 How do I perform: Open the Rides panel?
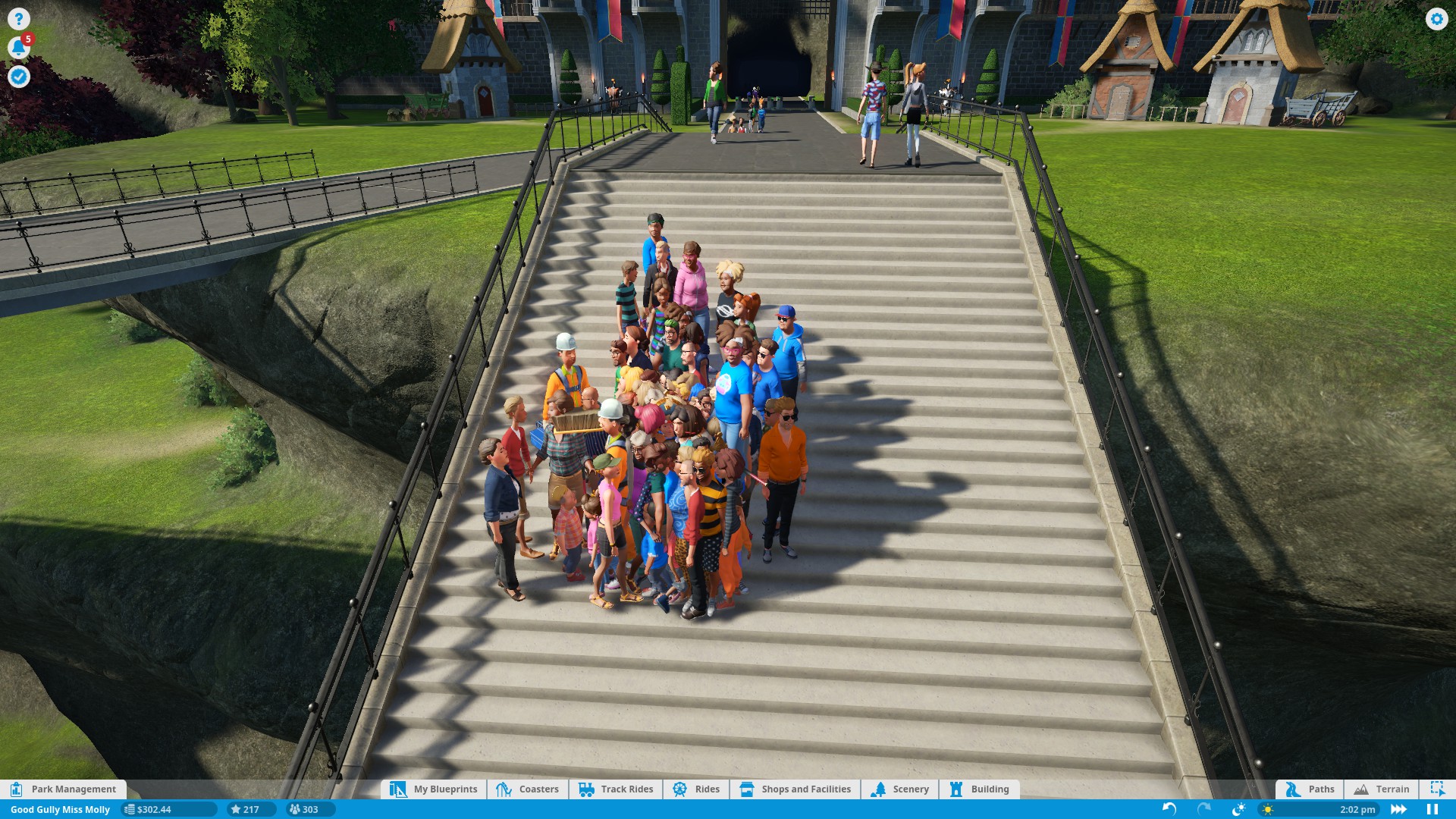695,789
